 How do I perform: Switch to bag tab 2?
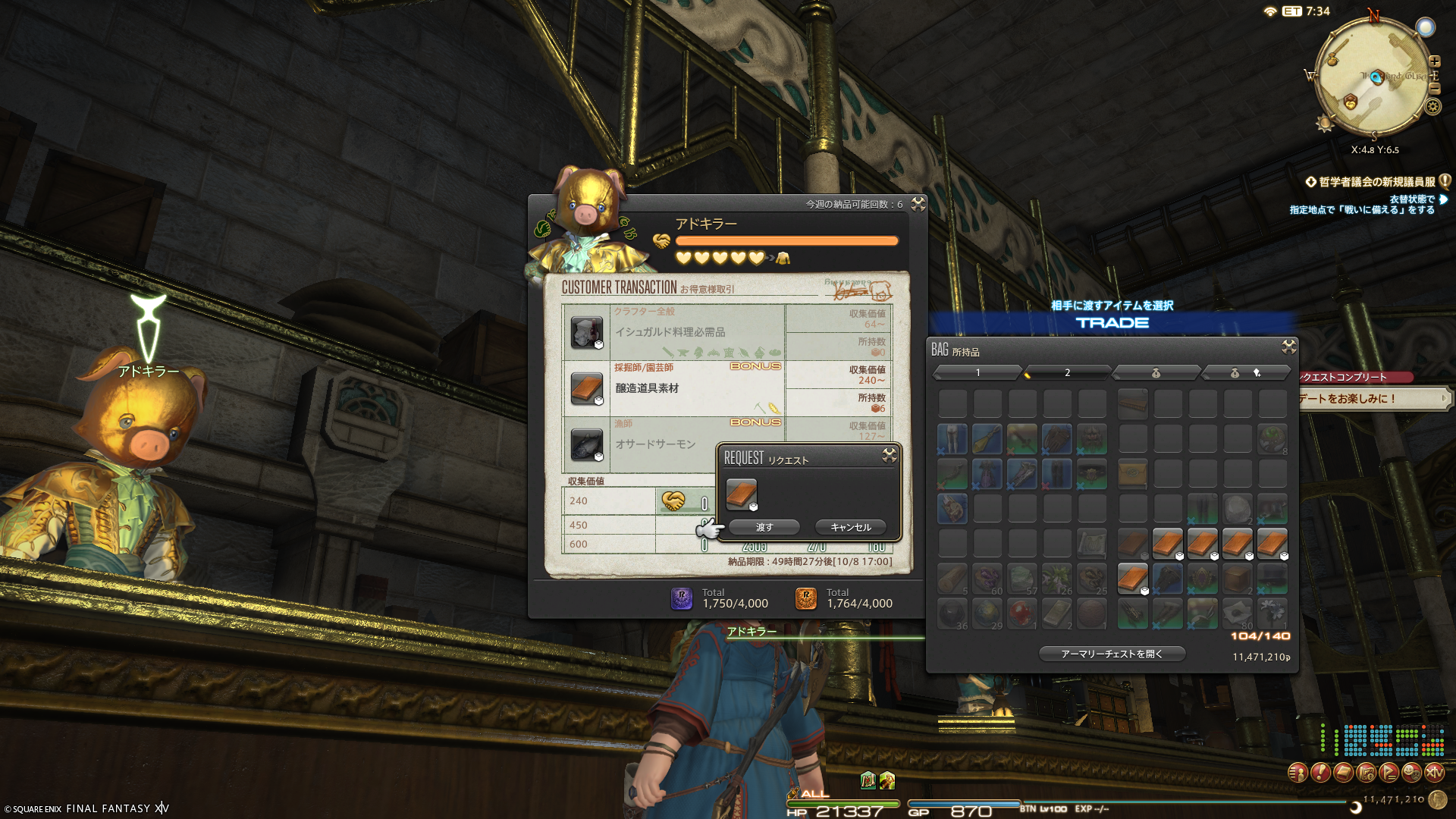click(x=1067, y=372)
